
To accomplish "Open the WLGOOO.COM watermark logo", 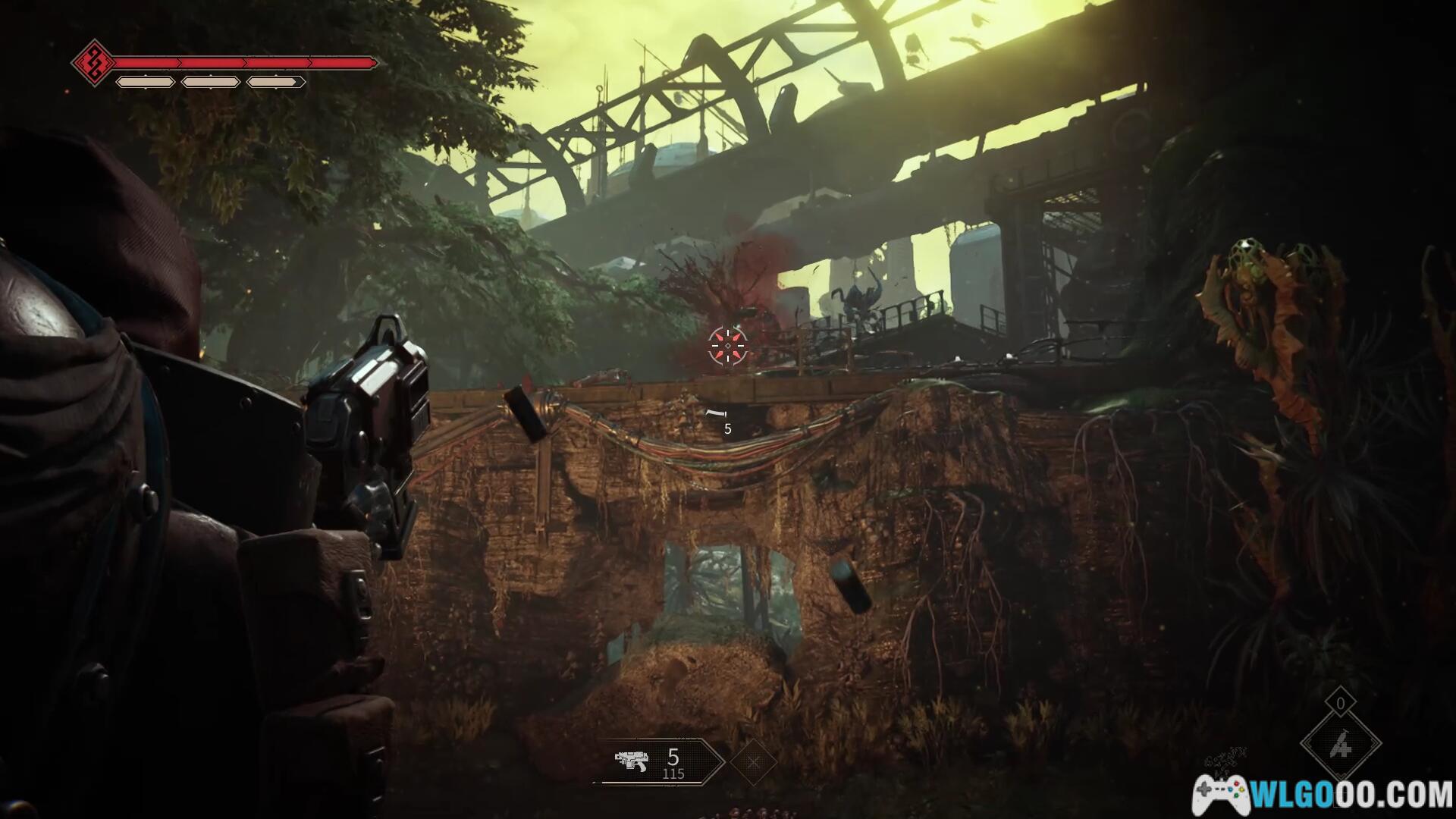I will coord(1323,794).
